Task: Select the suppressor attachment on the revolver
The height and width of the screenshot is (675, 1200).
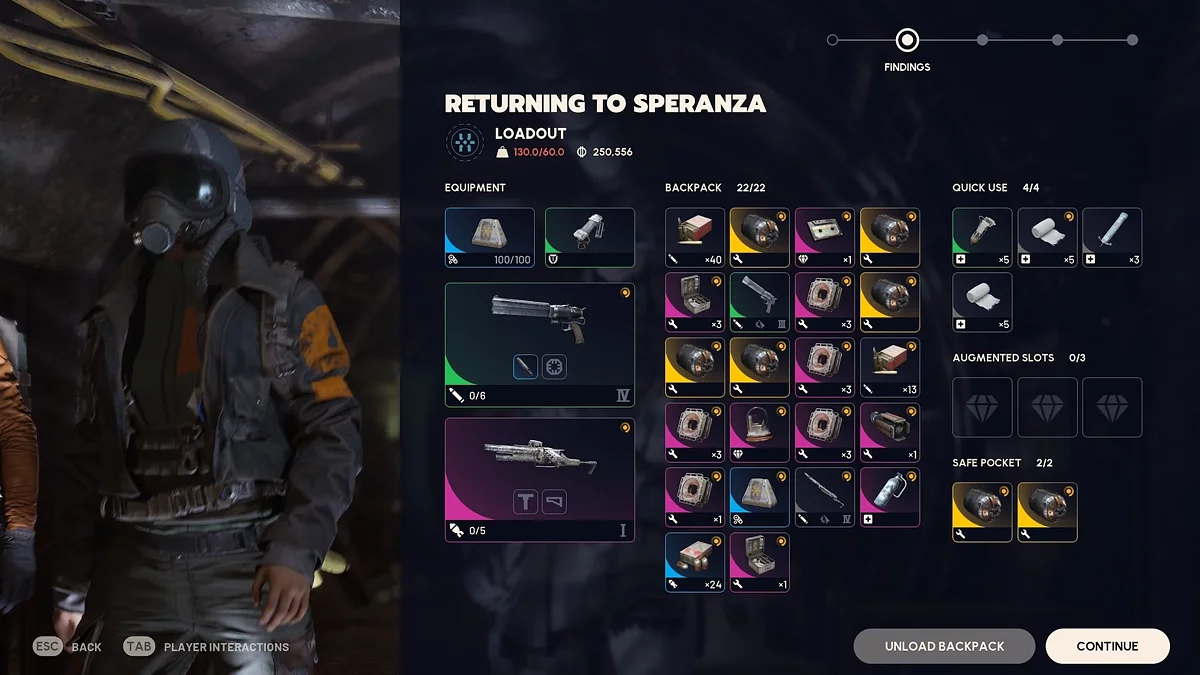Action: 526,367
